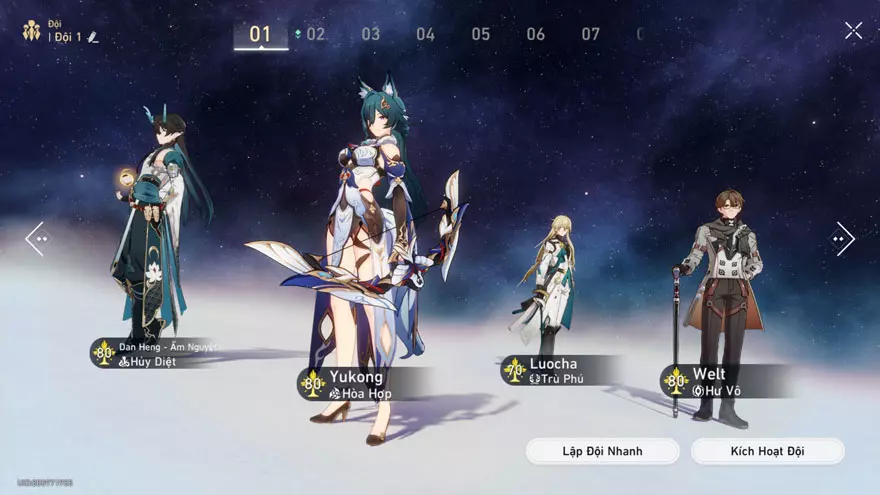Rename team using the pencil icon
Image resolution: width=880 pixels, height=495 pixels.
click(93, 37)
